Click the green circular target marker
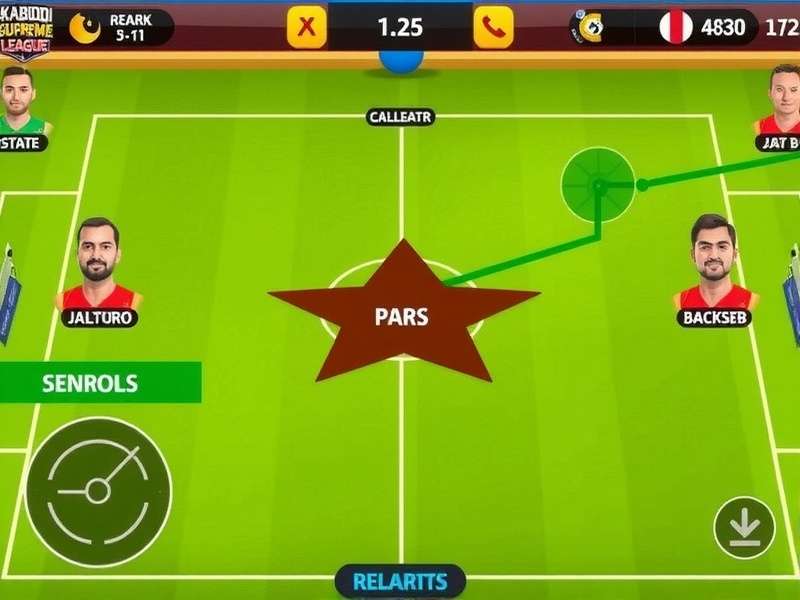800x600 pixels. pyautogui.click(x=598, y=184)
